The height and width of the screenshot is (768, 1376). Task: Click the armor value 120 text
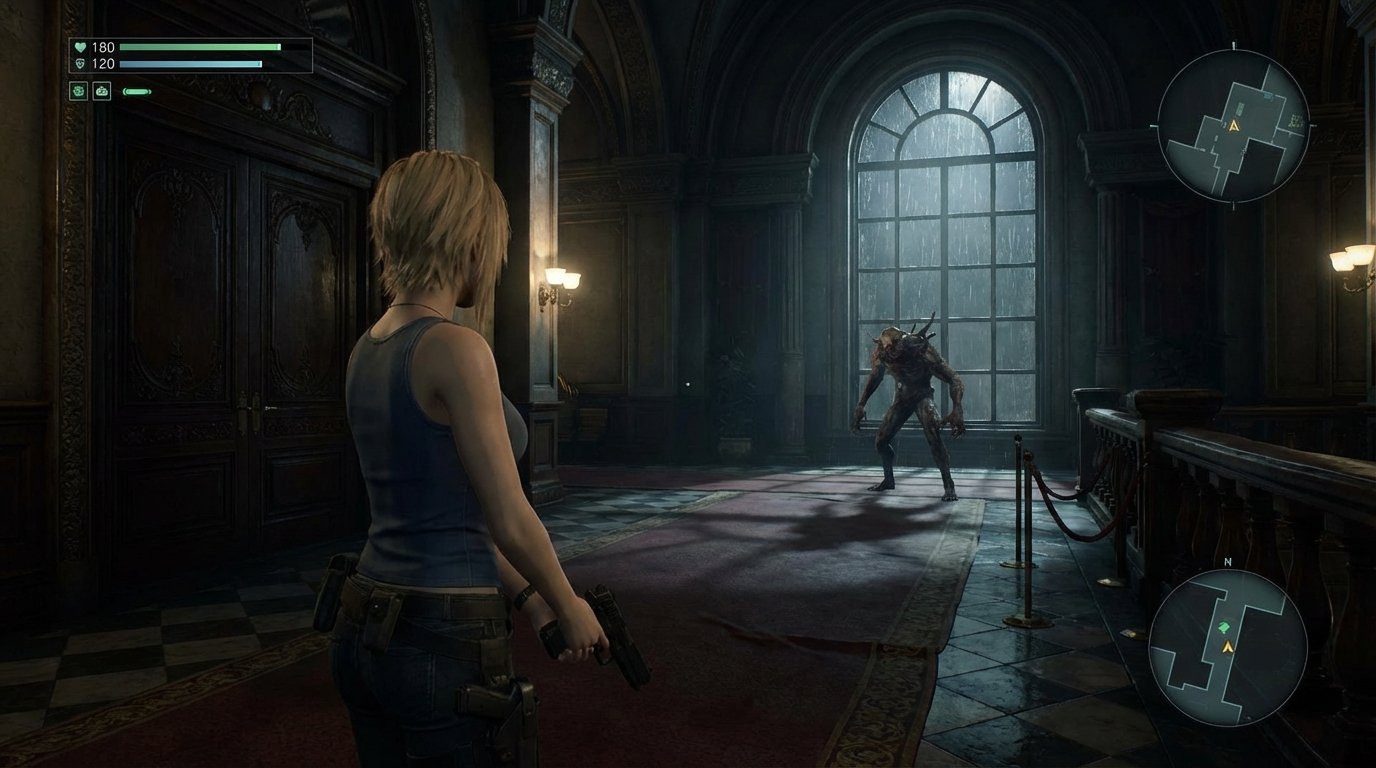(104, 62)
